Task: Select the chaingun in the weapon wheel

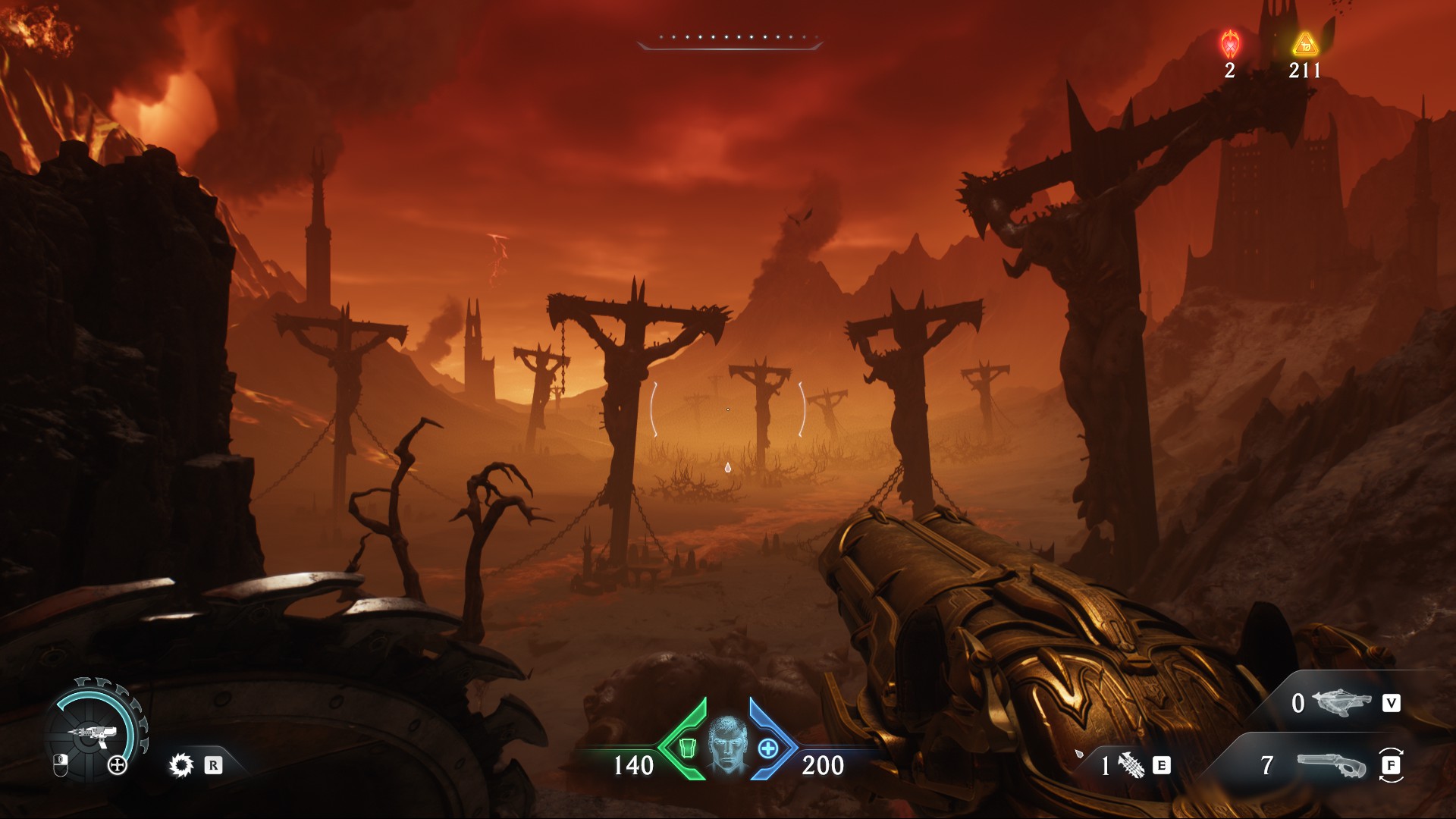Action: (x=93, y=733)
